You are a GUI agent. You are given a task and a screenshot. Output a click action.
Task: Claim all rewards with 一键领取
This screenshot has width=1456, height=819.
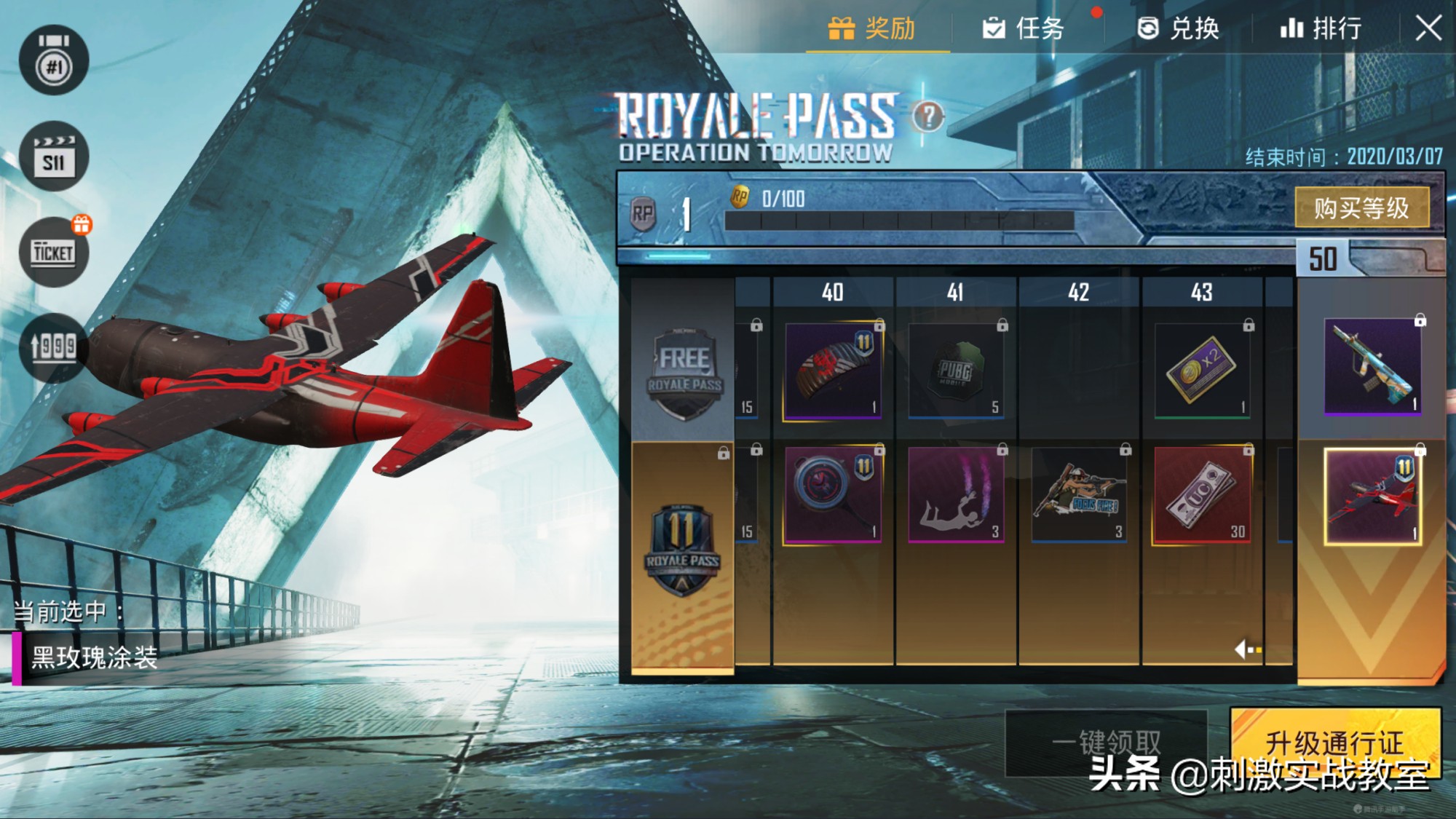click(x=1106, y=743)
